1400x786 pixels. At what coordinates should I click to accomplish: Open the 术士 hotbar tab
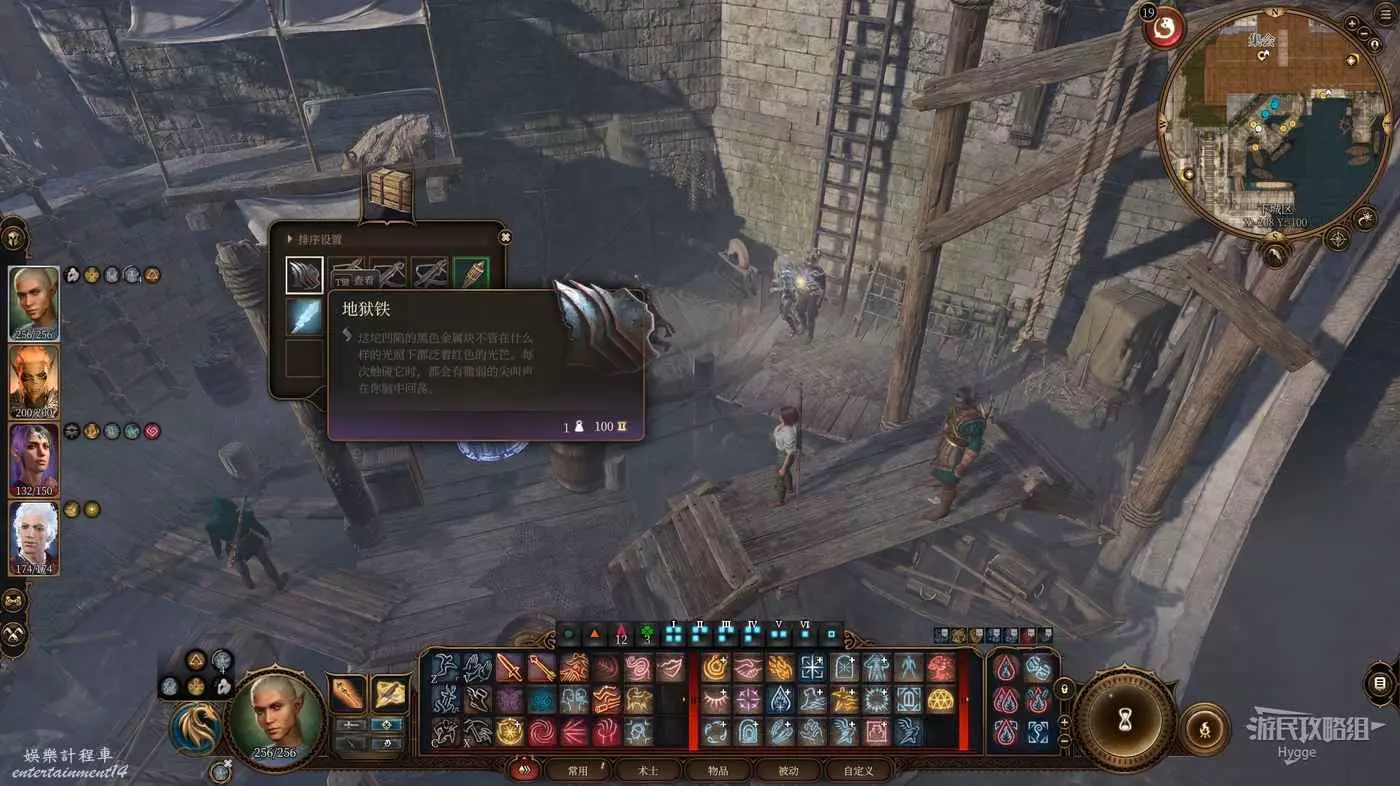[x=647, y=770]
